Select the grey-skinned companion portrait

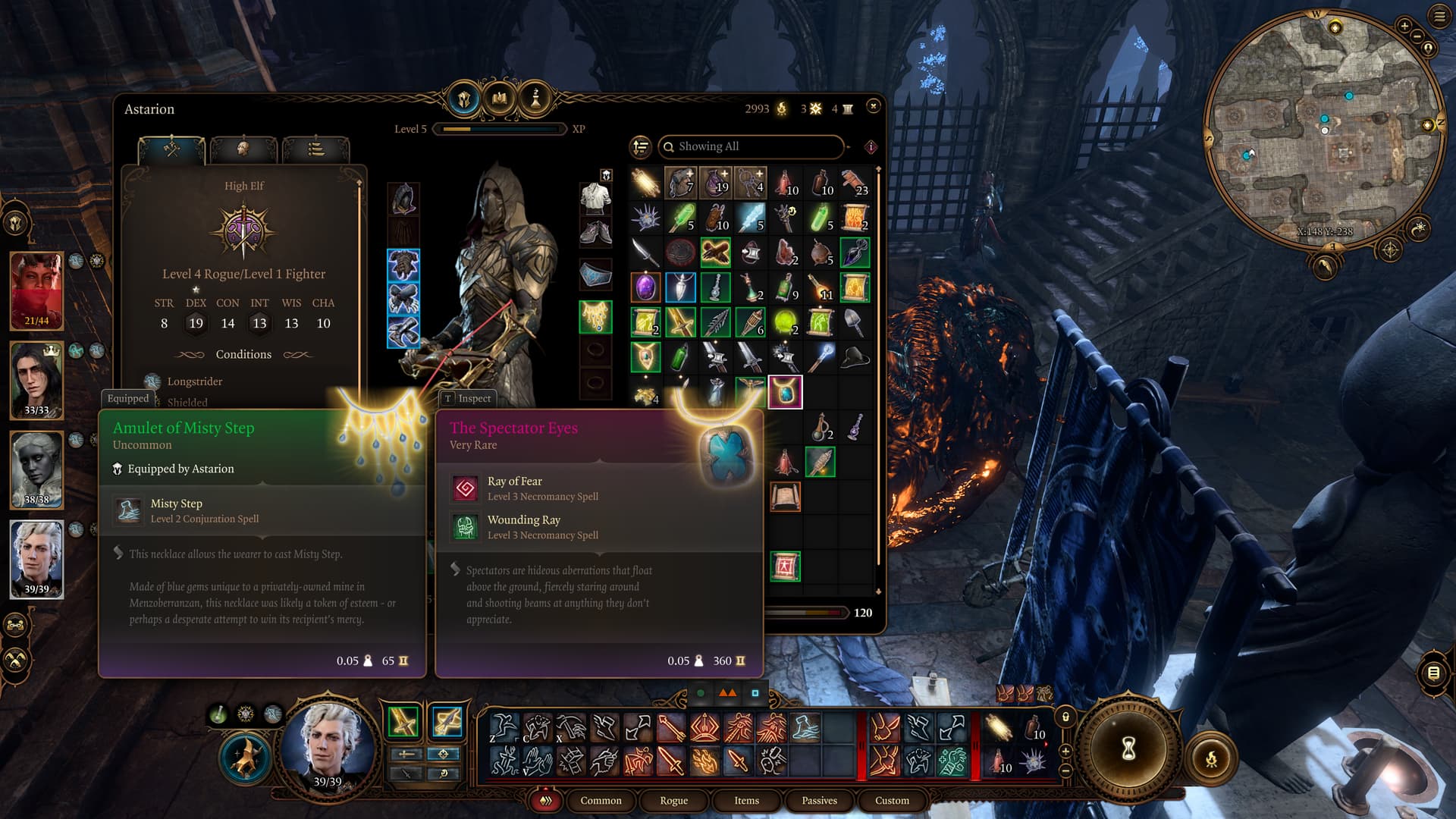(36, 469)
